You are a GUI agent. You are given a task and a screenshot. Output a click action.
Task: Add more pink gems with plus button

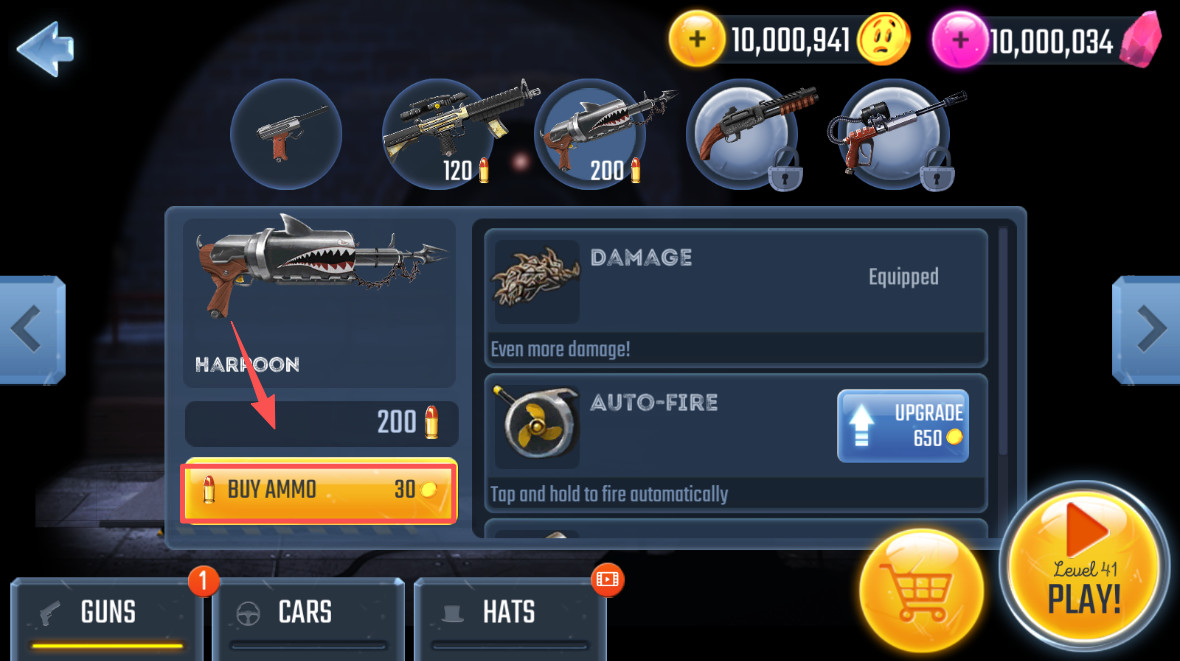(x=960, y=41)
